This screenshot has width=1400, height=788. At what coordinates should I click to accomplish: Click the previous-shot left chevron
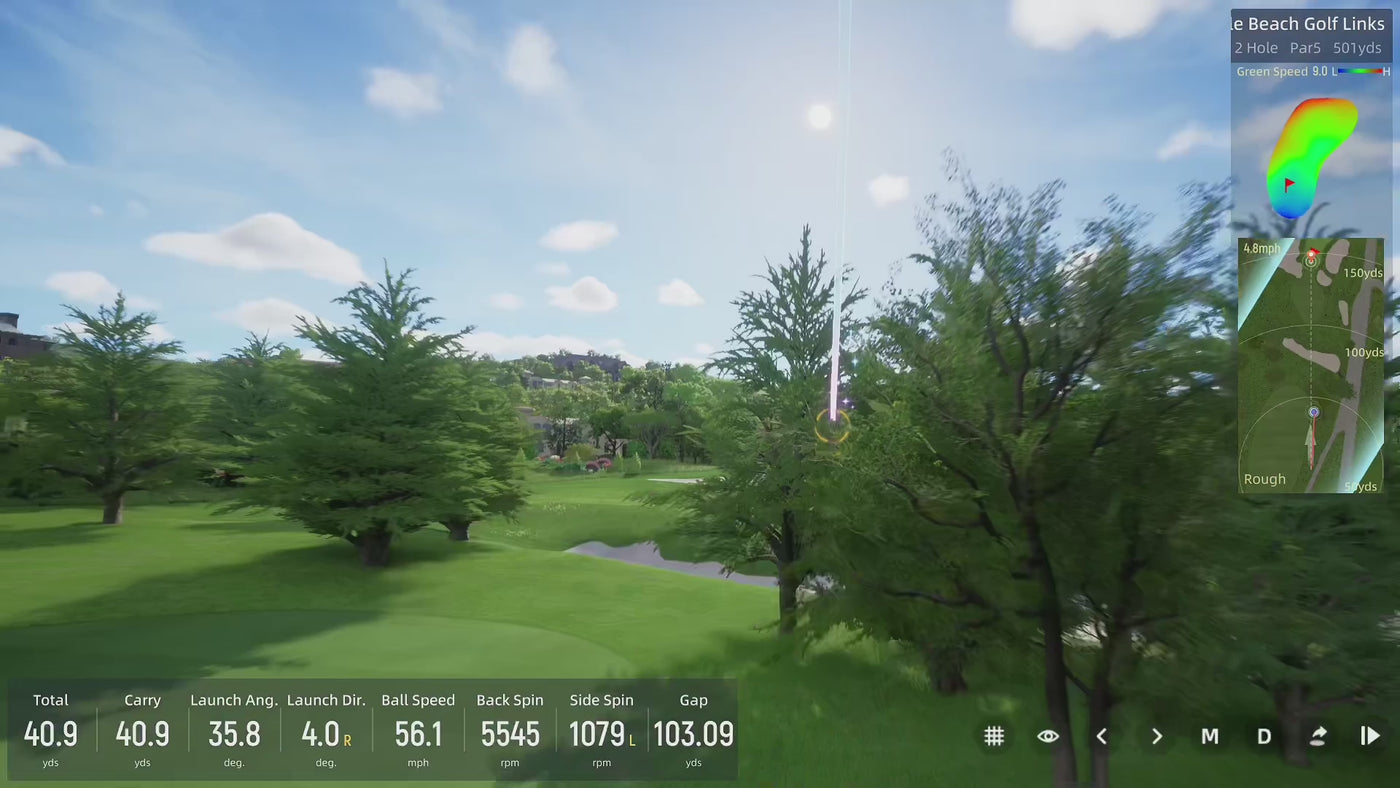pyautogui.click(x=1102, y=735)
